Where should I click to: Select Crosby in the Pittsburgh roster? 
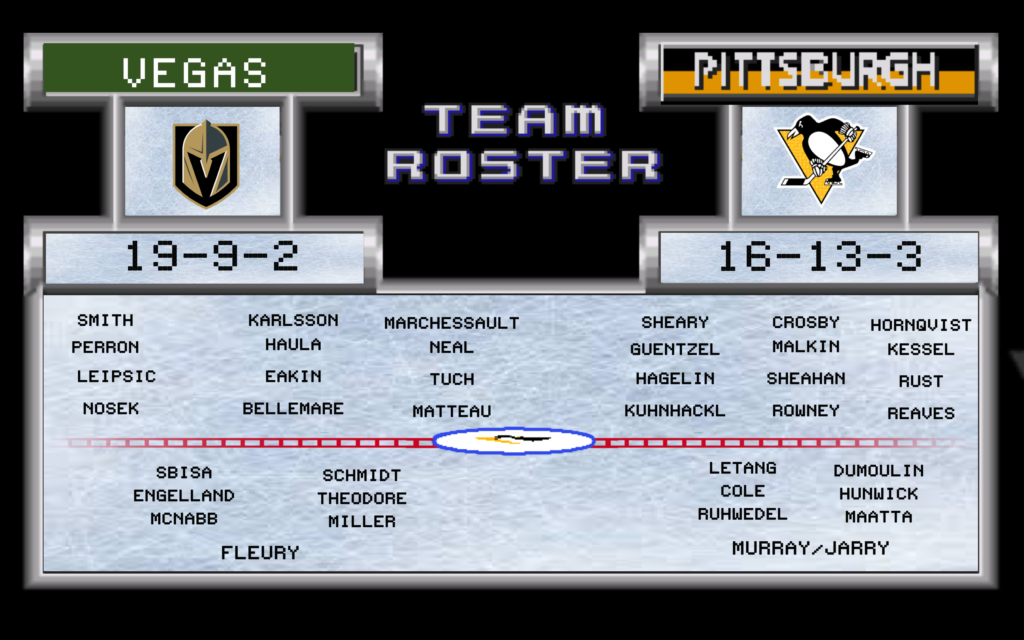pyautogui.click(x=806, y=322)
